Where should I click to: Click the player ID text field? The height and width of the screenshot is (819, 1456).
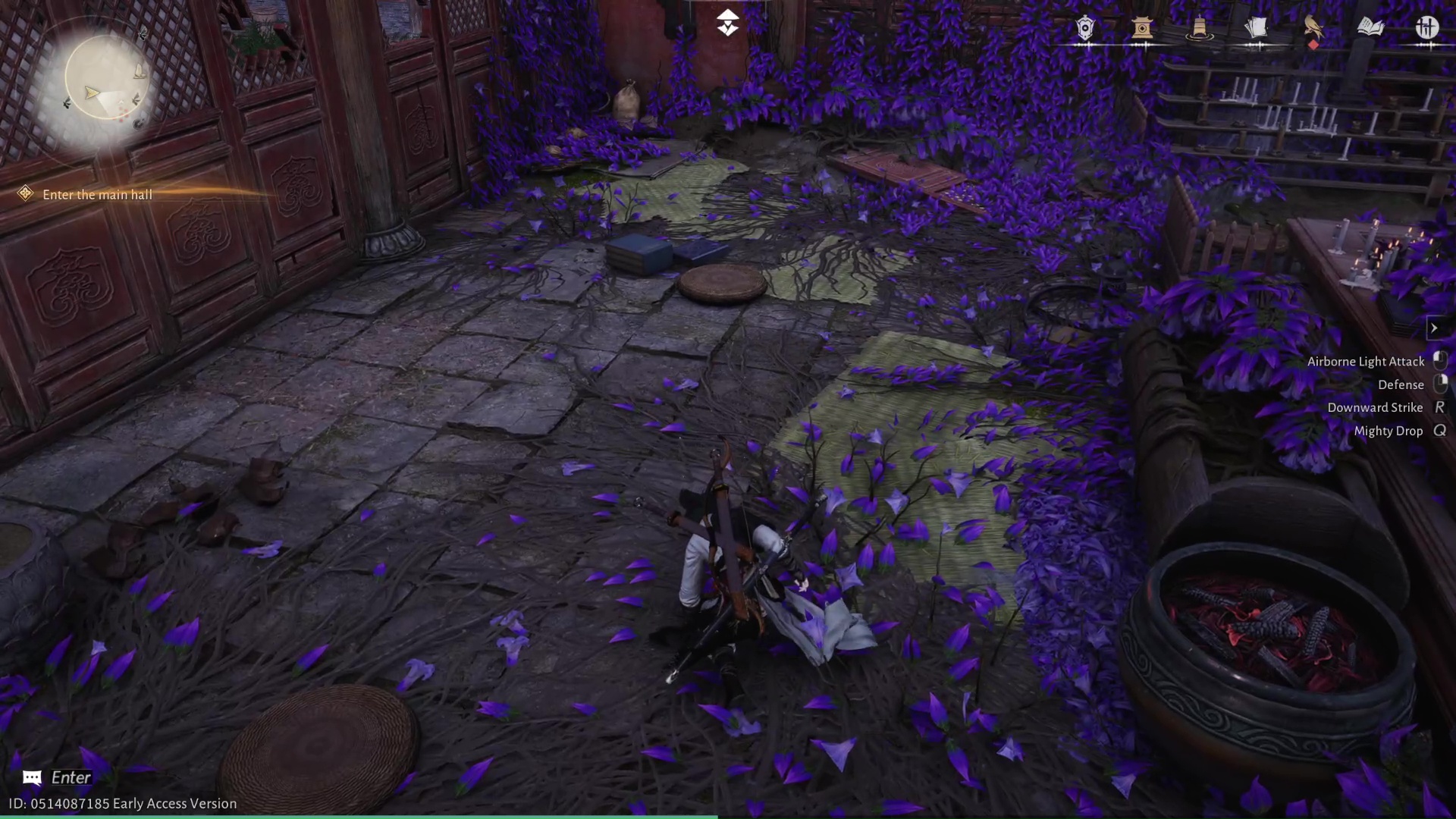[x=118, y=803]
